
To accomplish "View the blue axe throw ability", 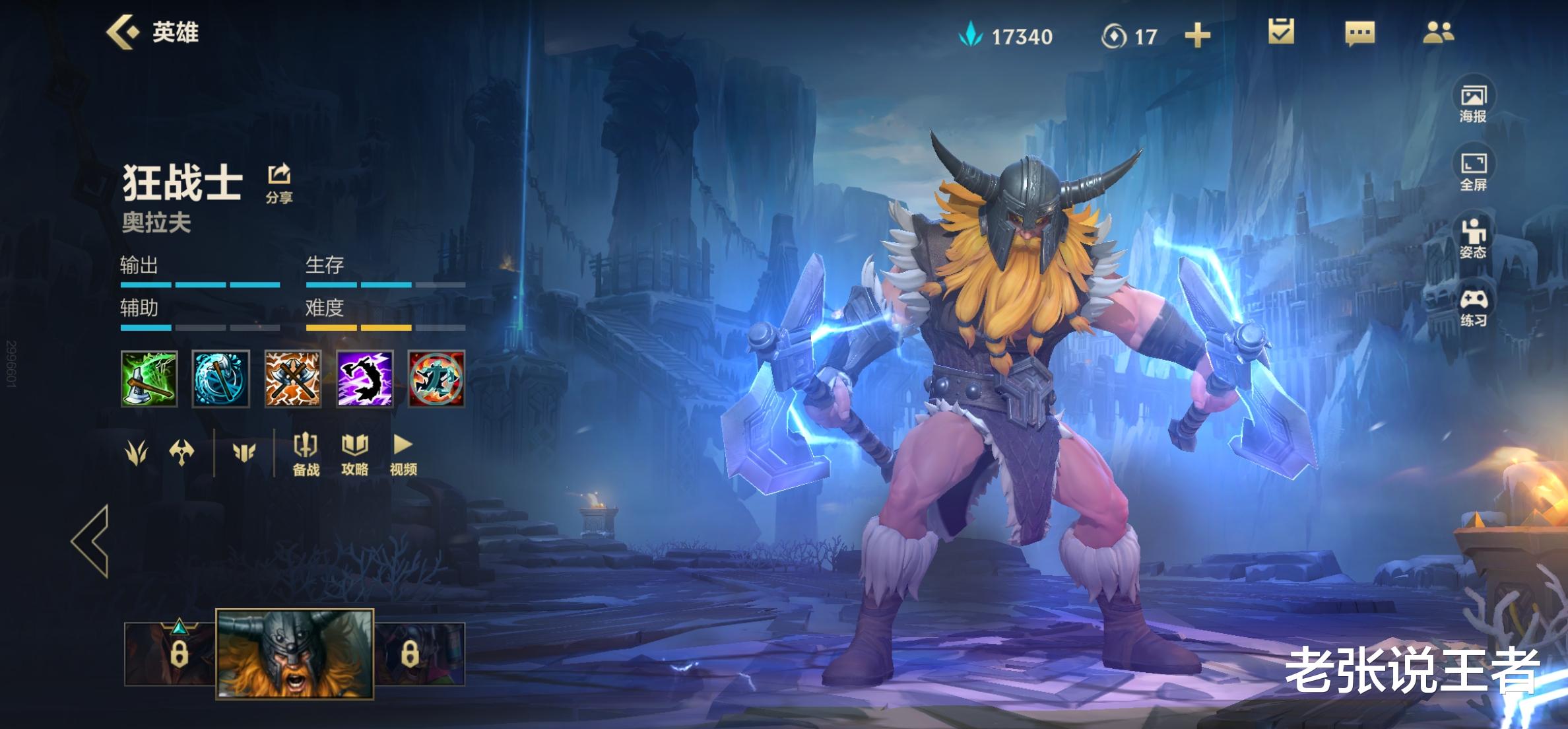I will point(221,378).
